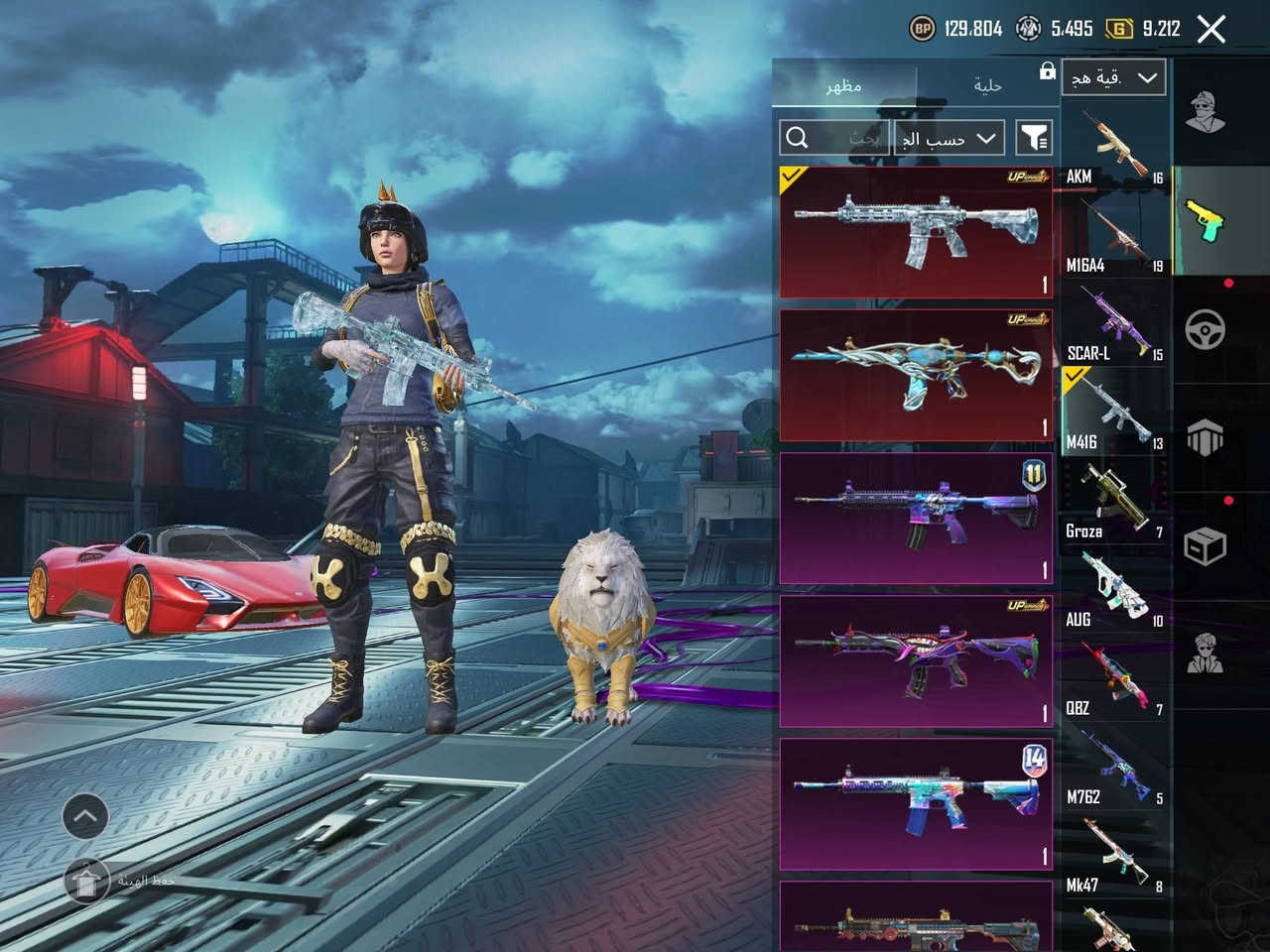Select the SCAR-L weapon entry

(1113, 323)
